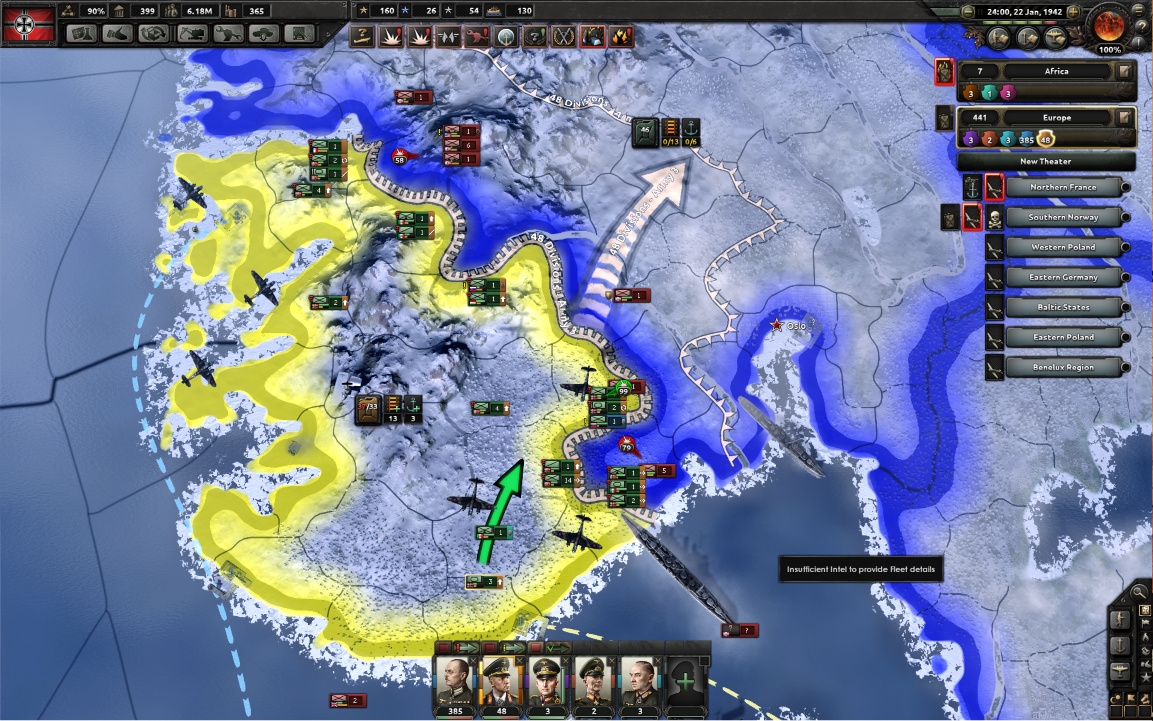
Task: Create a New Theater
Action: pyautogui.click(x=1046, y=161)
